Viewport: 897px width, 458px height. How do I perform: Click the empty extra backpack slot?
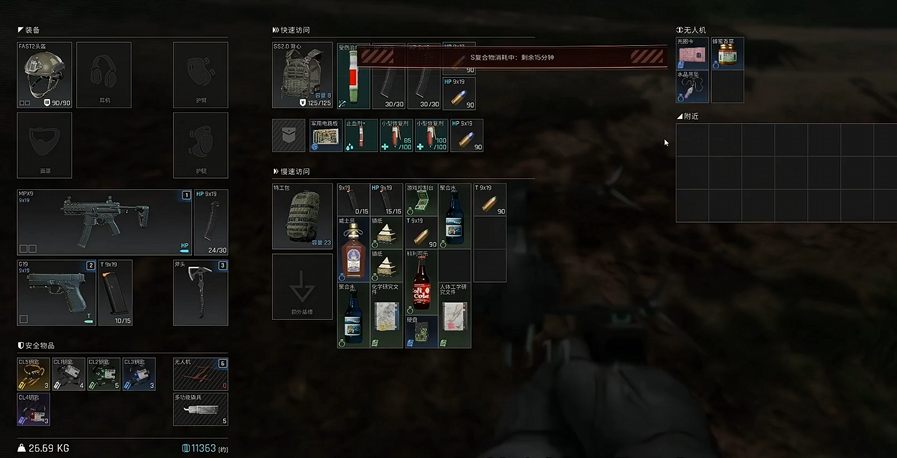303,287
